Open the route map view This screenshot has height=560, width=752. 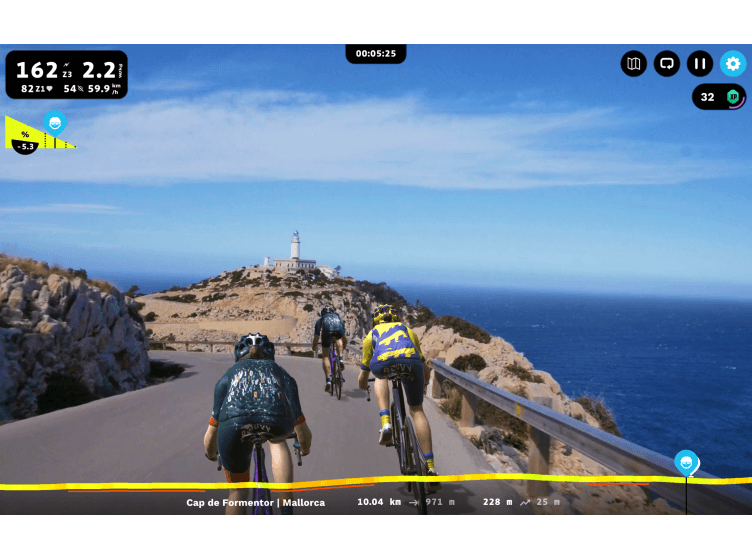click(633, 64)
